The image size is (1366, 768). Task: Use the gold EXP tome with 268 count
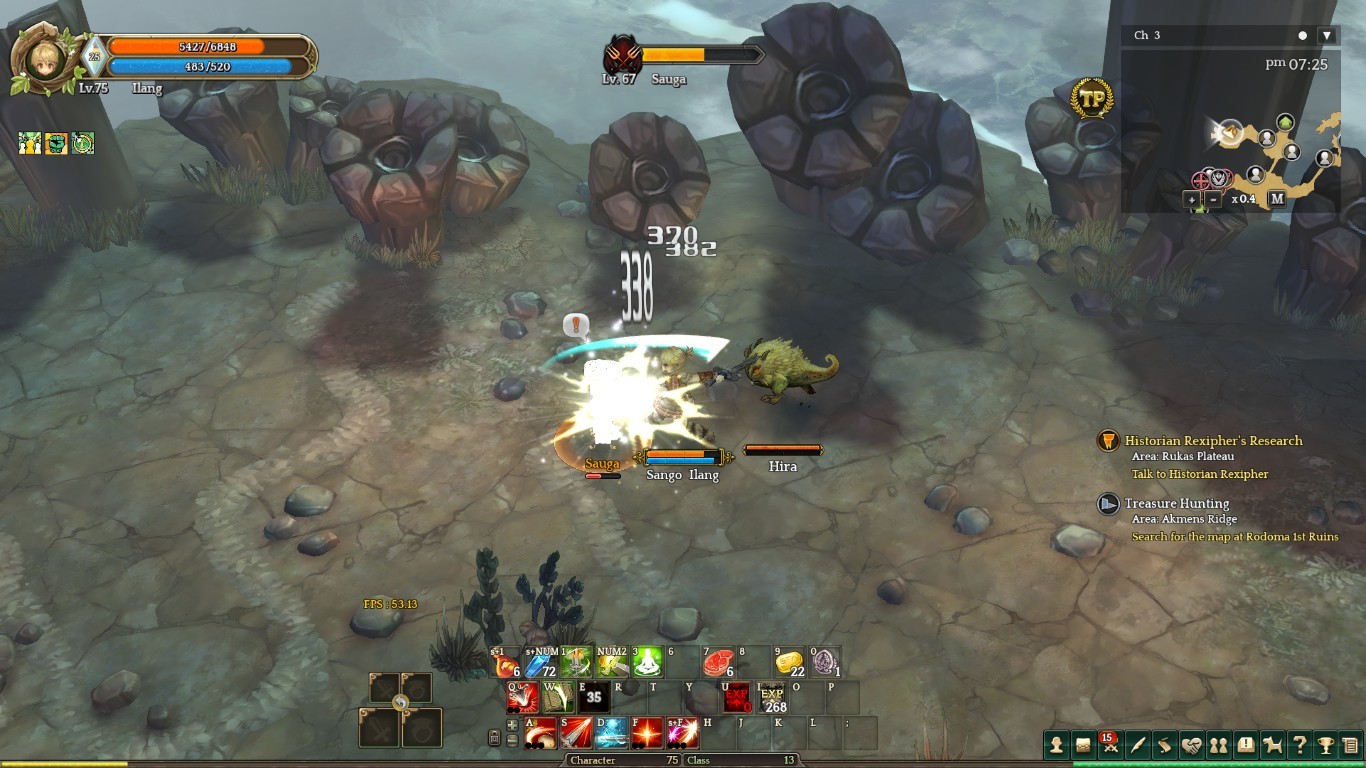point(772,697)
